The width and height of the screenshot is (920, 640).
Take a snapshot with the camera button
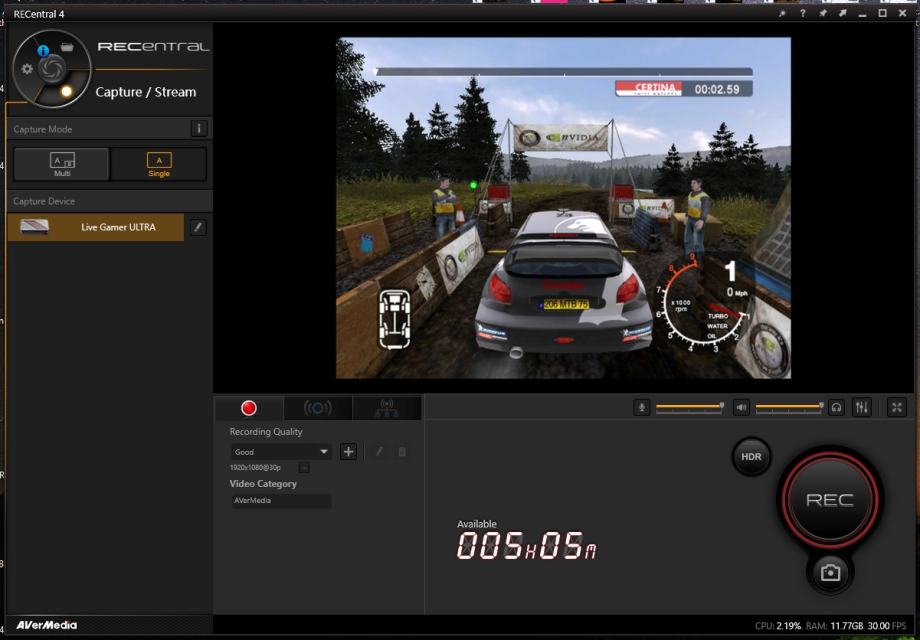point(830,572)
